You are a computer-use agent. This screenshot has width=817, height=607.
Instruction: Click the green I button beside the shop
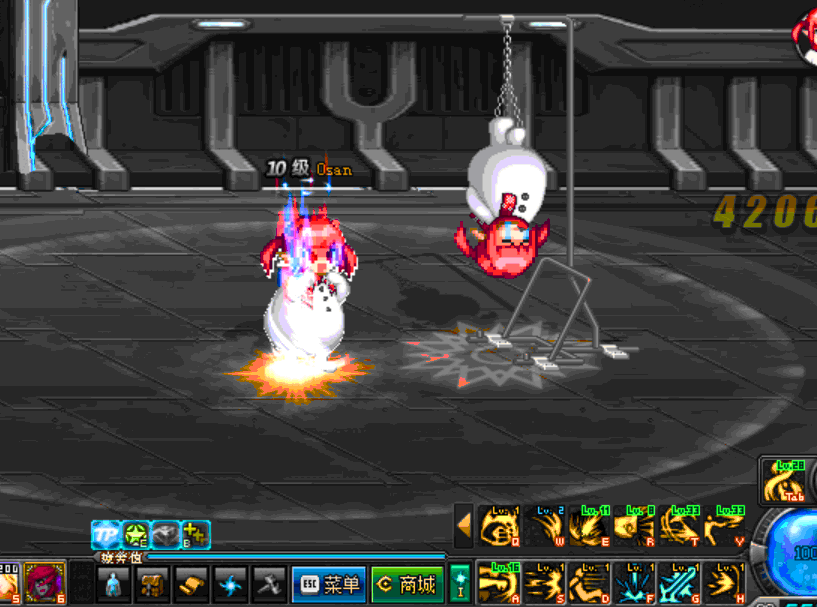[460, 582]
